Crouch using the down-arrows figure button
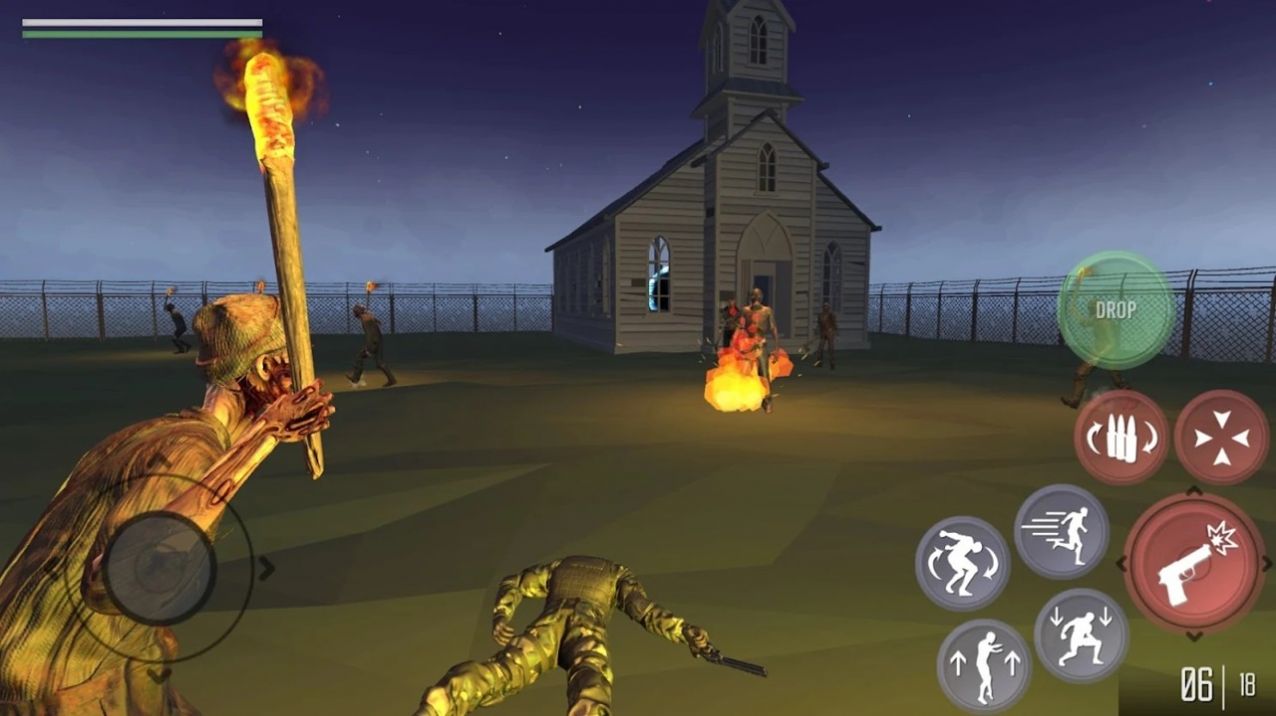The height and width of the screenshot is (716, 1276). tap(1081, 635)
